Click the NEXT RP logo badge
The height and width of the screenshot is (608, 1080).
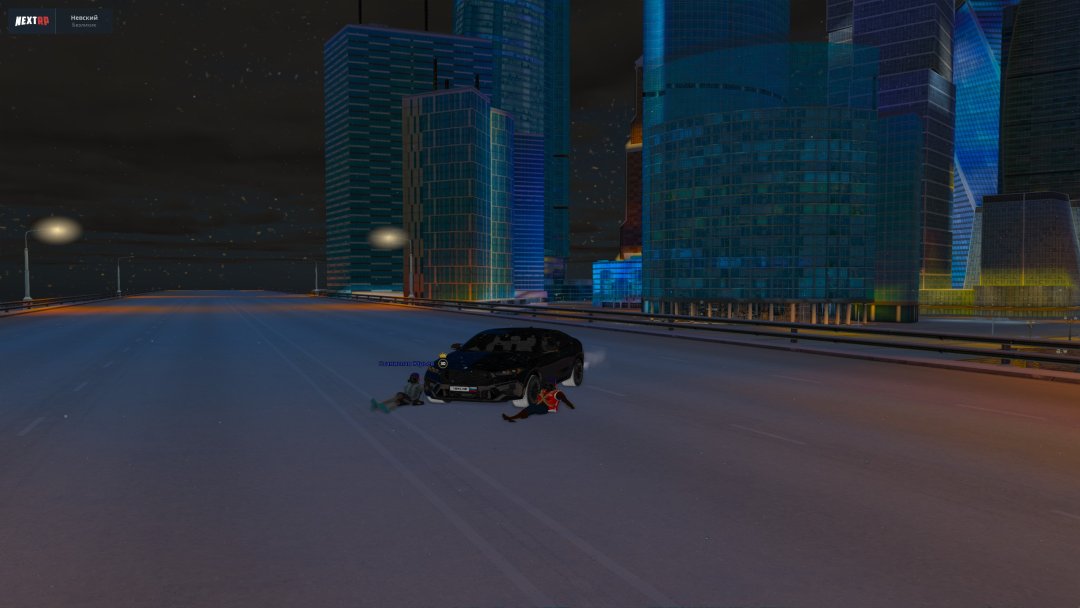pyautogui.click(x=32, y=21)
